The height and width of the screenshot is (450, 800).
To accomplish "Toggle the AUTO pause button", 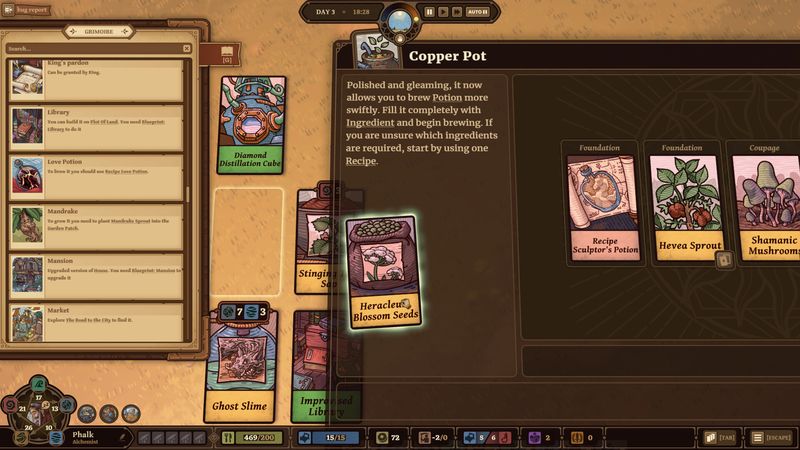I will point(478,12).
